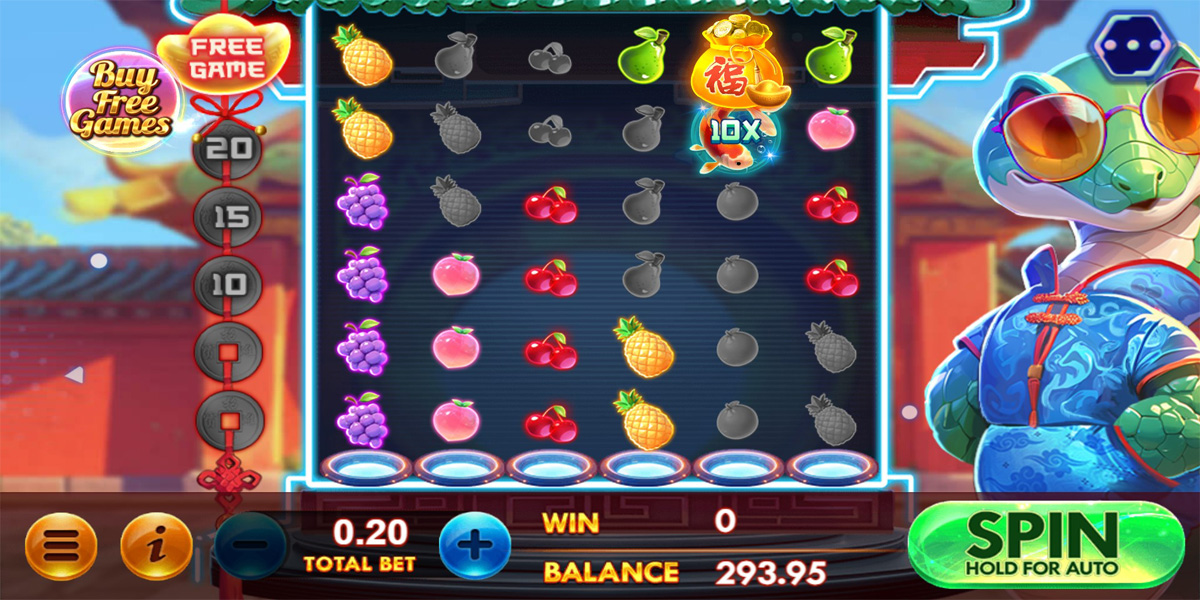
Task: Increase total bet with the plus button
Action: pos(474,546)
